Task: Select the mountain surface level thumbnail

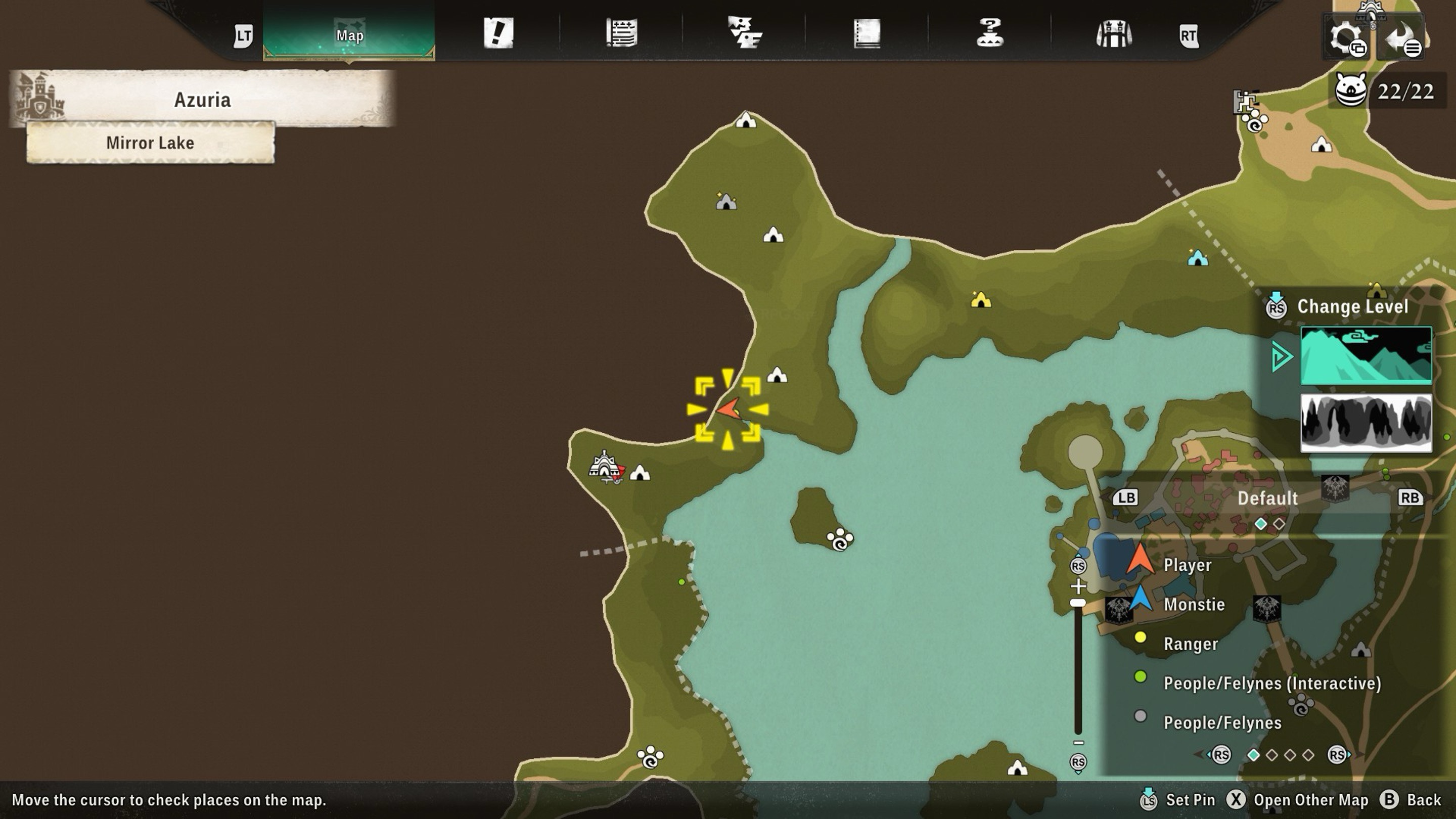Action: 1366,355
